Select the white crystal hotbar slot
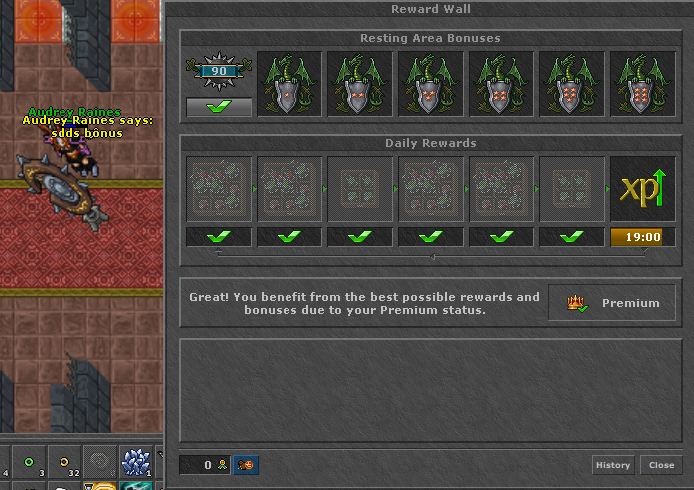The image size is (694, 490). point(135,462)
